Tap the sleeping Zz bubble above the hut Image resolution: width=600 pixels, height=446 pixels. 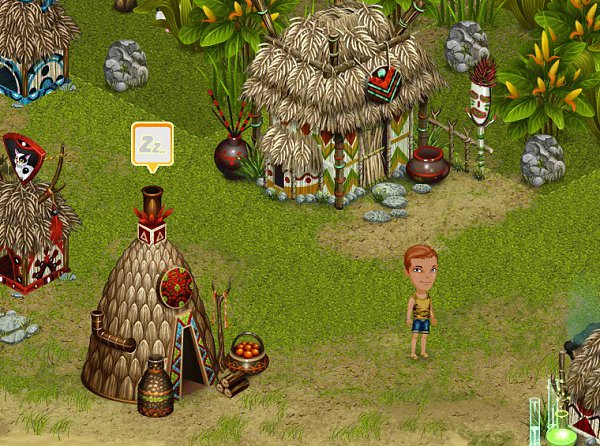[152, 144]
